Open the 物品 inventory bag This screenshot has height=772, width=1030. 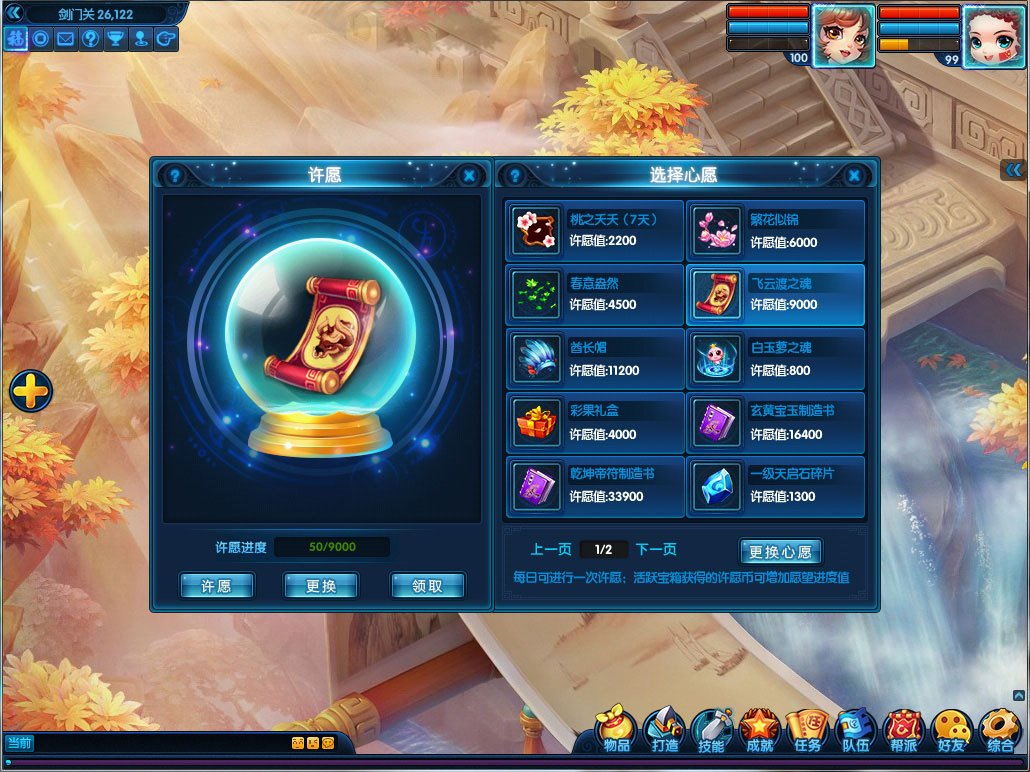click(x=617, y=732)
